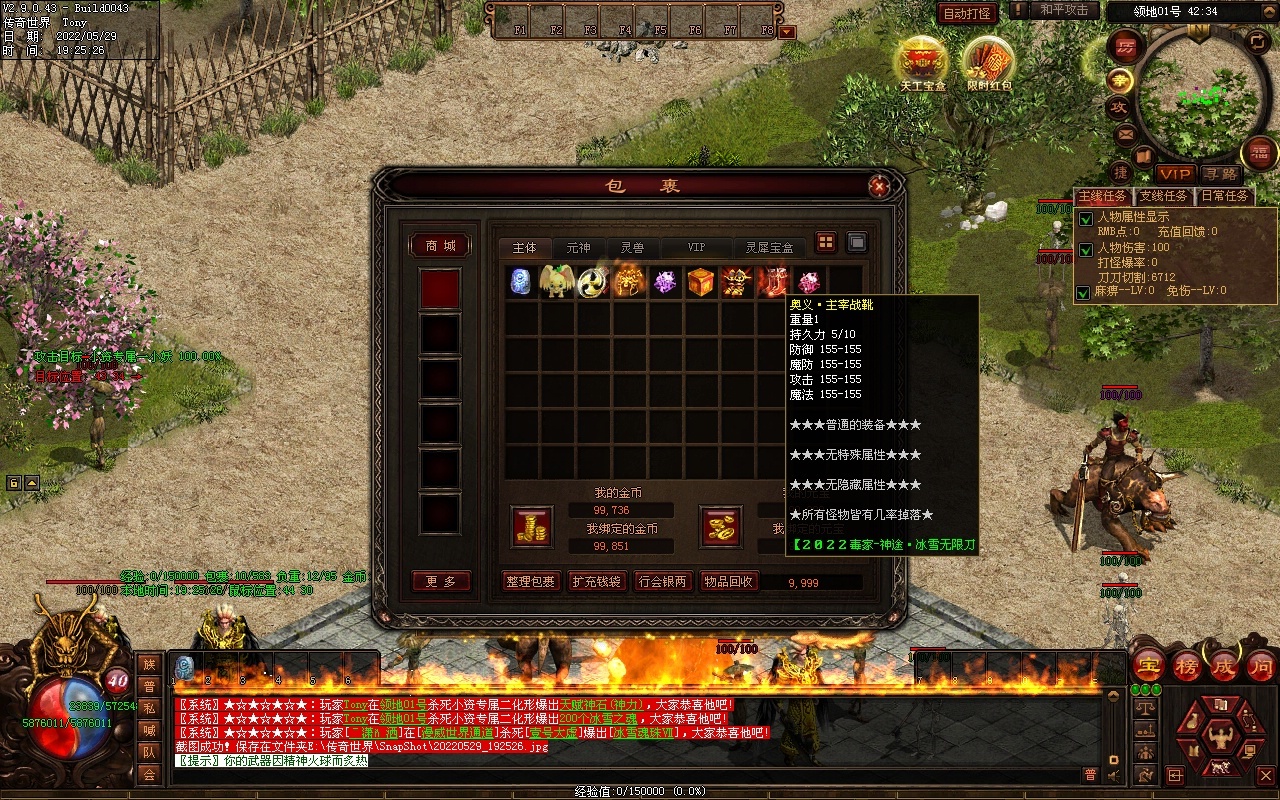Open the VIP bag tab
Viewport: 1280px width, 800px height.
pos(696,247)
